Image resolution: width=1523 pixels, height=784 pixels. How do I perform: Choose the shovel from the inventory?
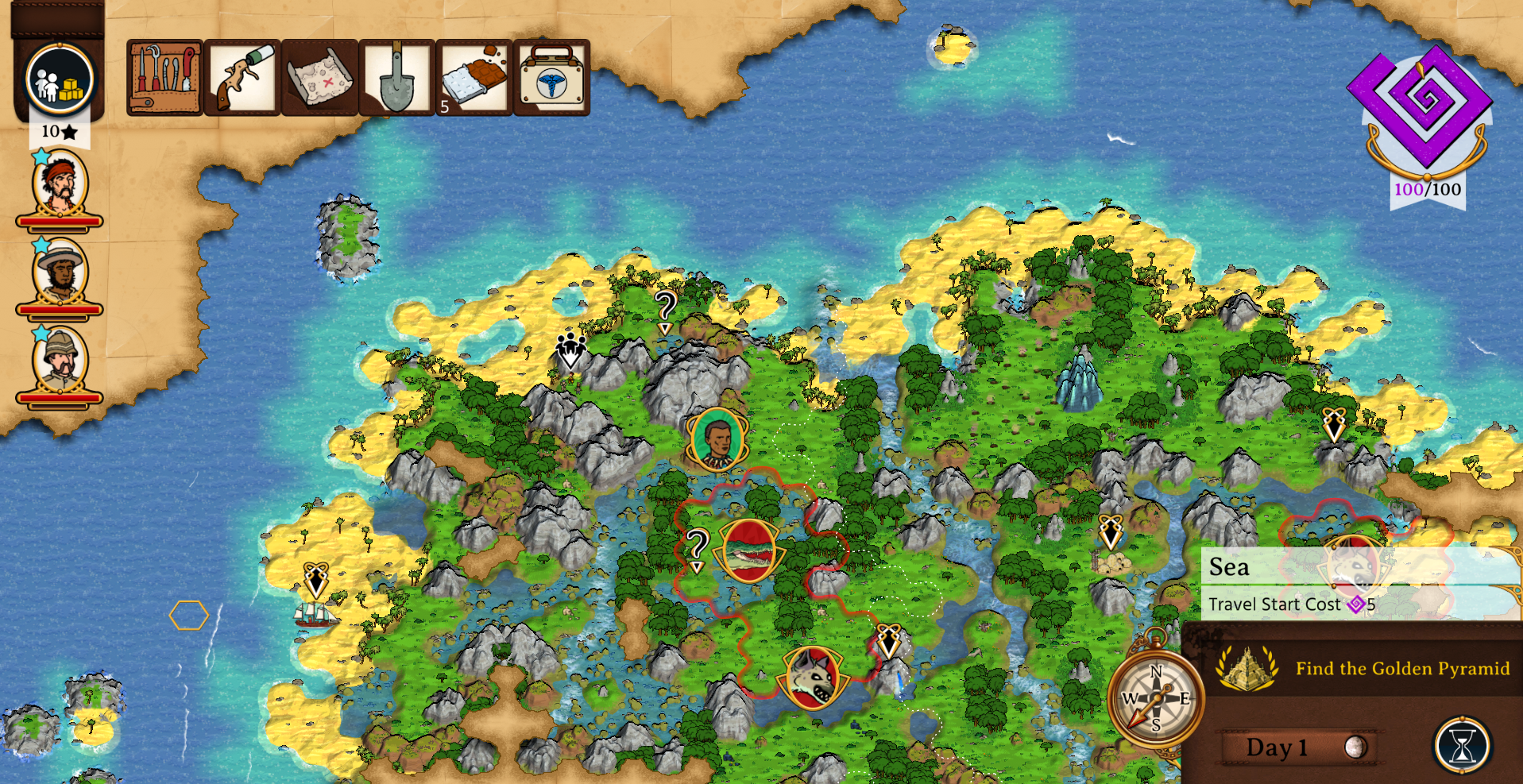396,78
